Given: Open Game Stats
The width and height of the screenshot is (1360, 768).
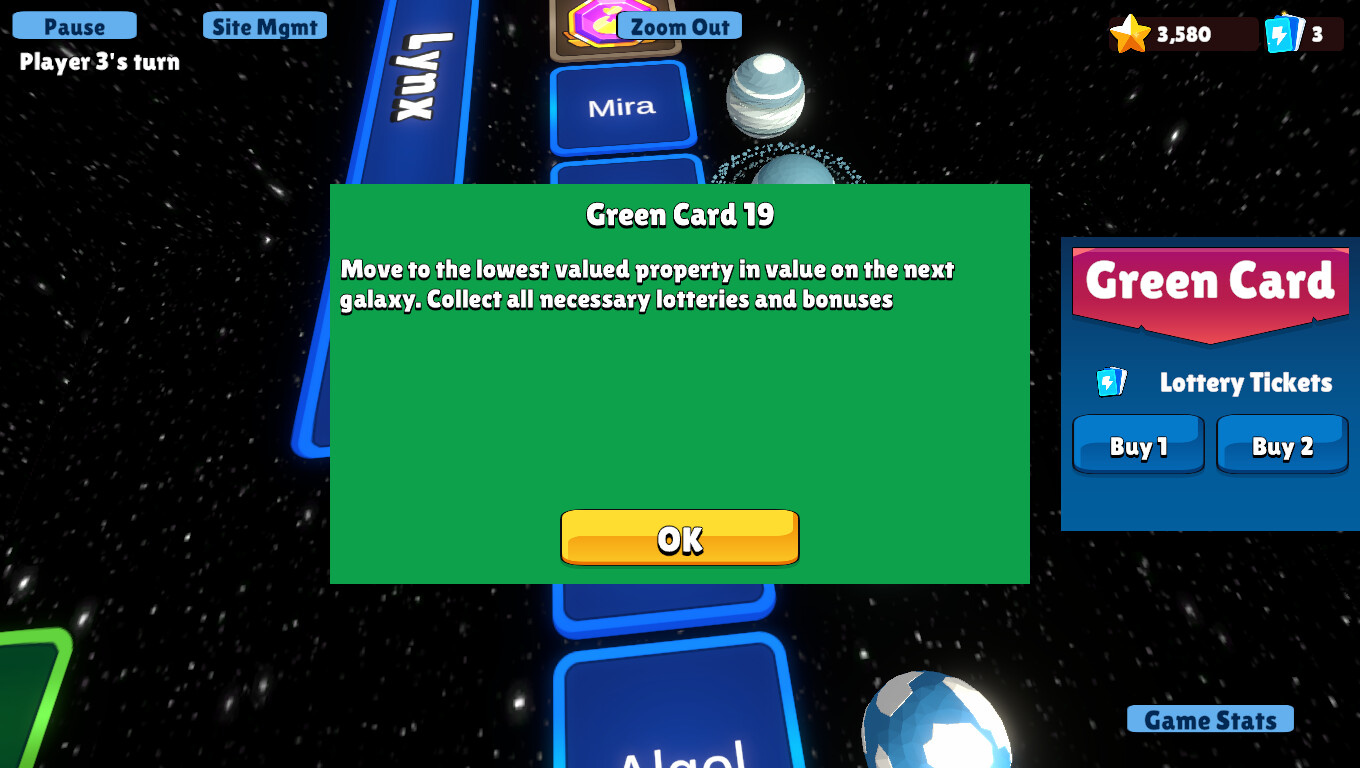Looking at the screenshot, I should (1210, 719).
